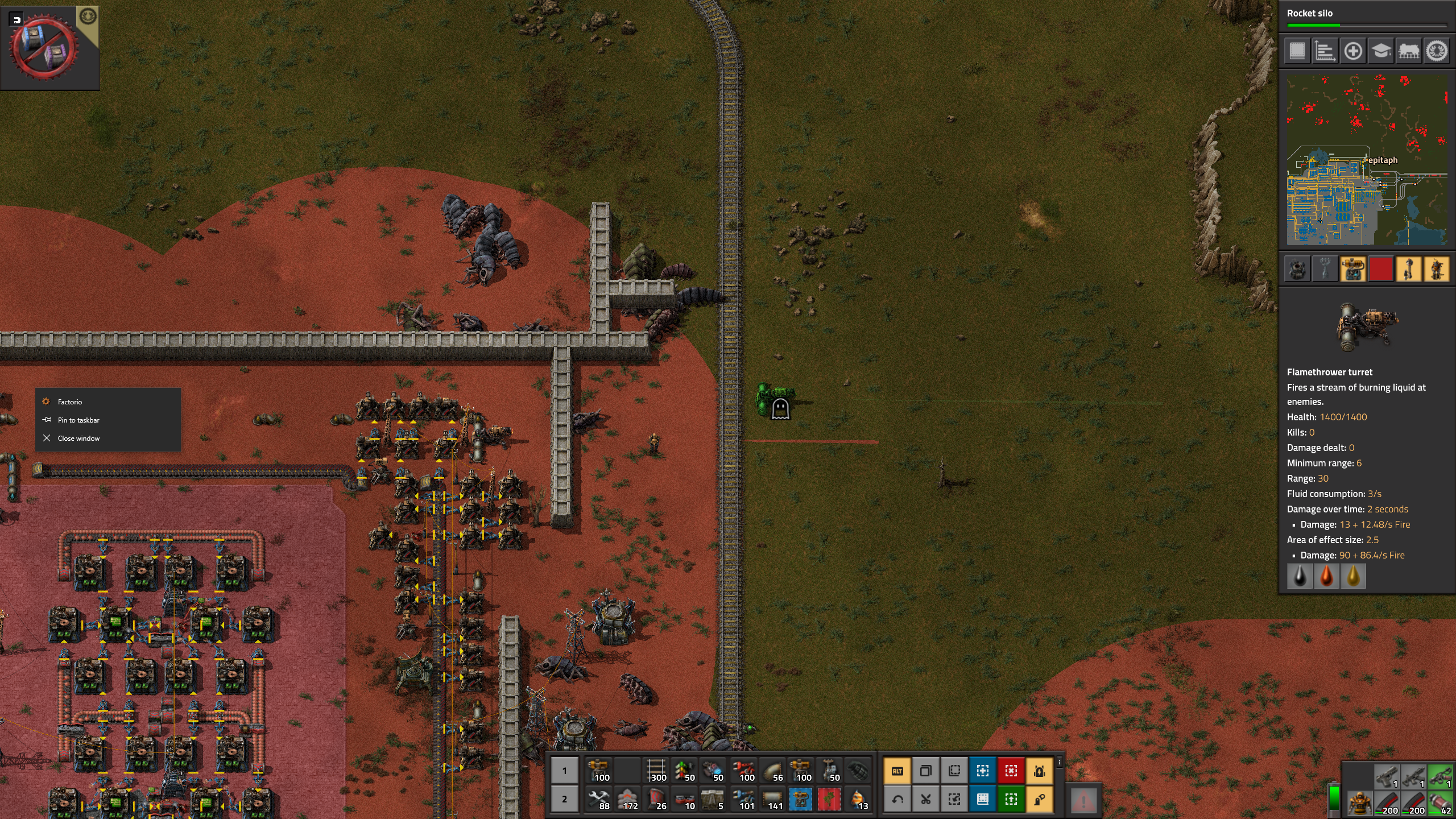Open the blueprint library book button
The width and height of the screenshot is (1456, 819).
1297,51
